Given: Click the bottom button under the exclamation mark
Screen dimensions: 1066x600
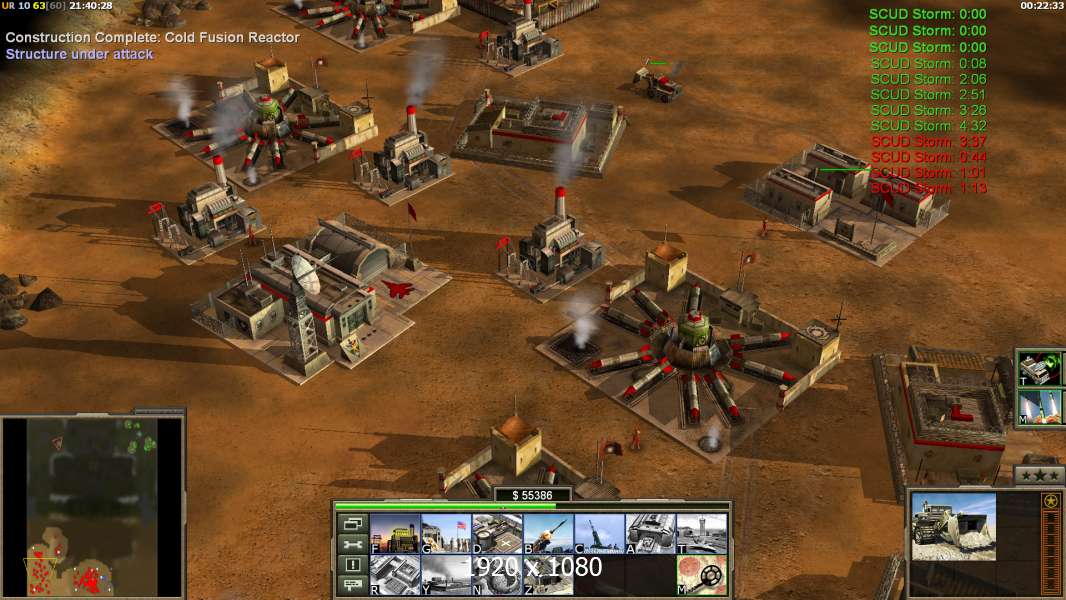Looking at the screenshot, I should click(352, 586).
